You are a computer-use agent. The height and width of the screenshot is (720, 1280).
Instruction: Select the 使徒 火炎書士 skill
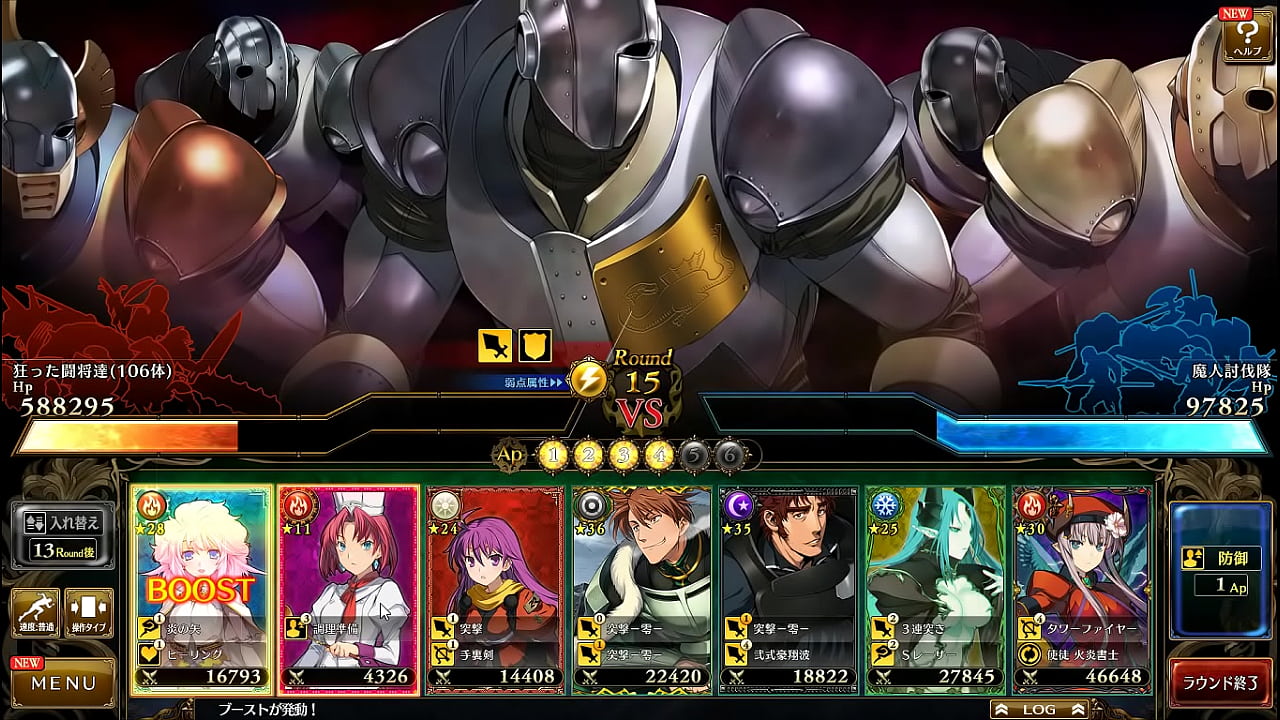pos(1083,653)
